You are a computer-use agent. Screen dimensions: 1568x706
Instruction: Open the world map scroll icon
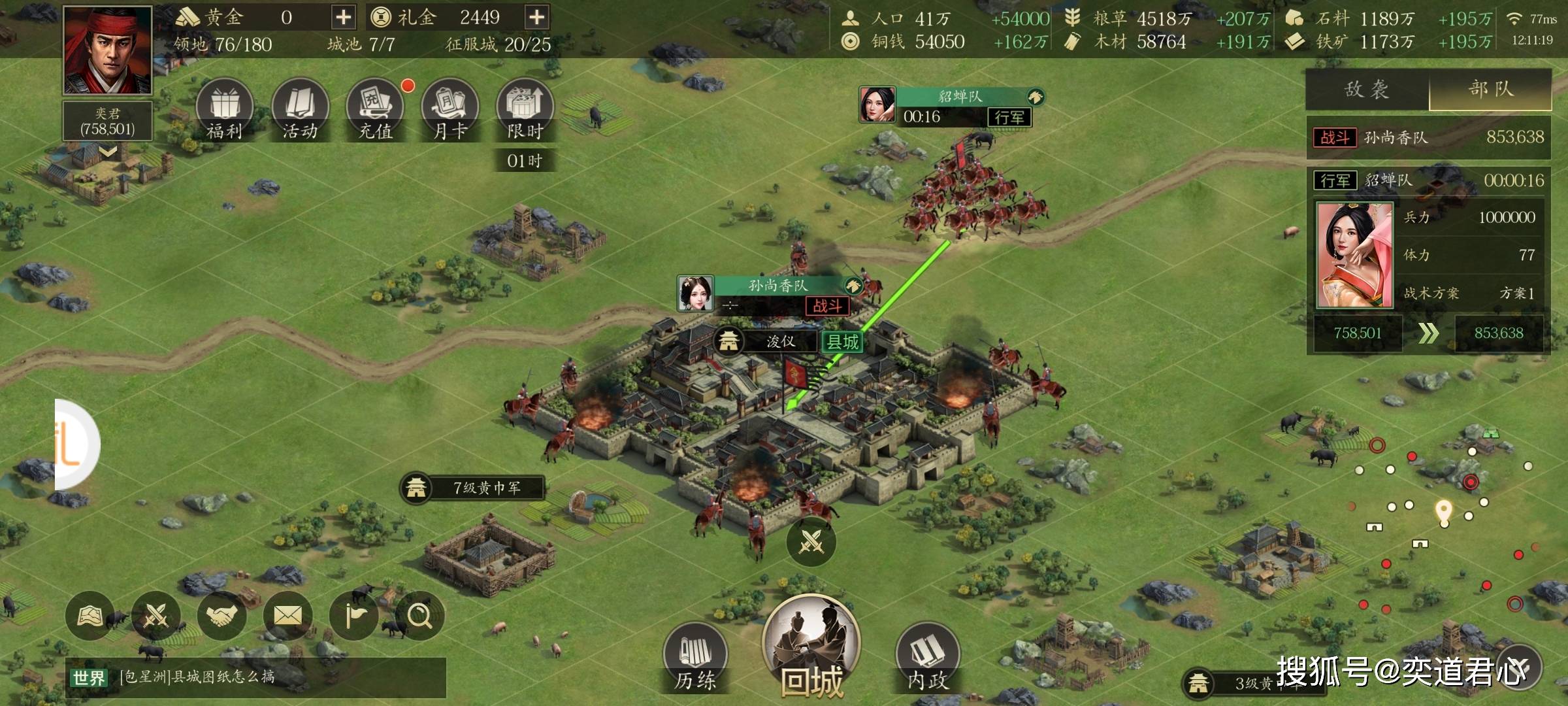(x=90, y=616)
